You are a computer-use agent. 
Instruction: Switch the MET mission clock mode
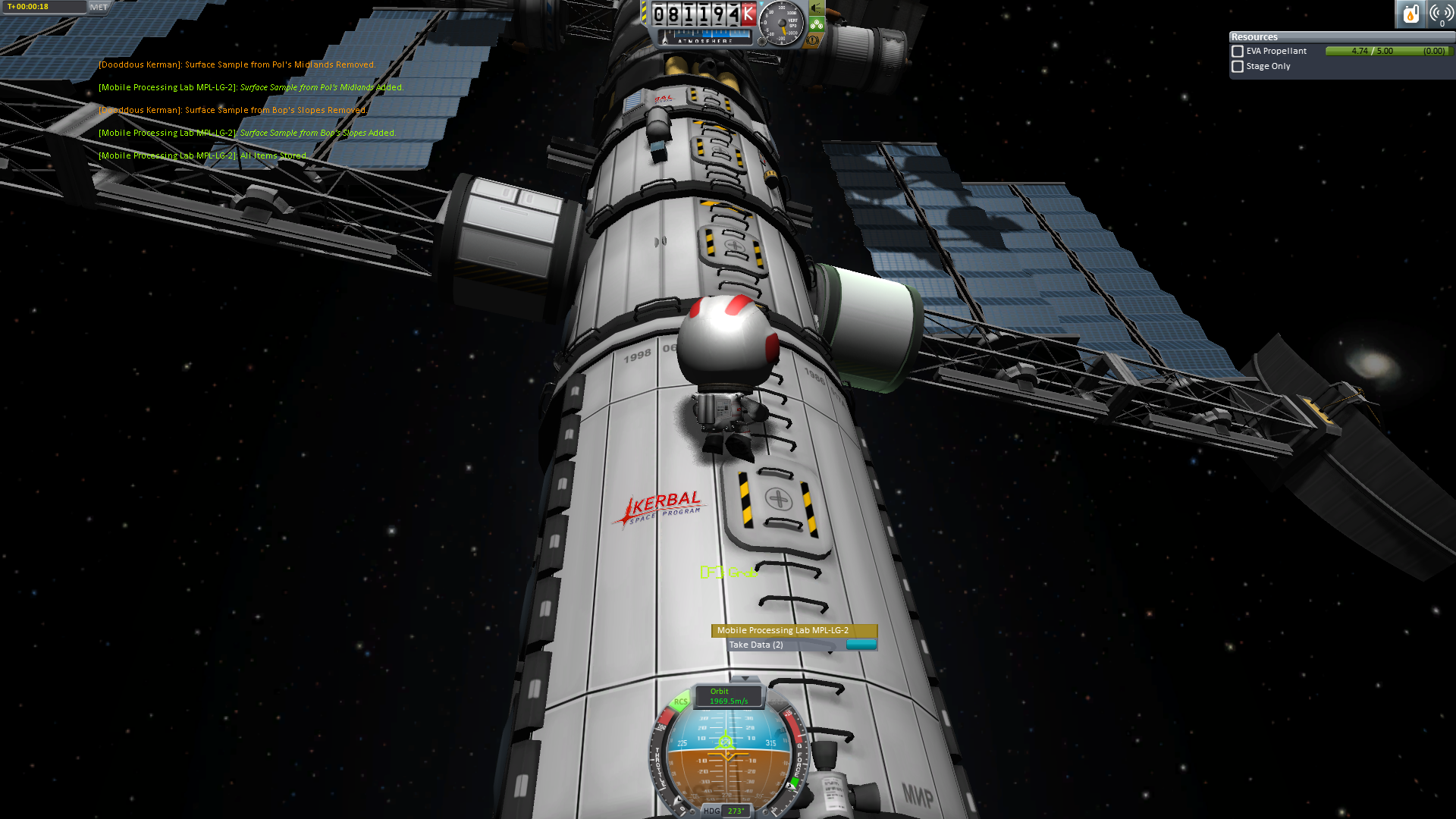point(99,7)
